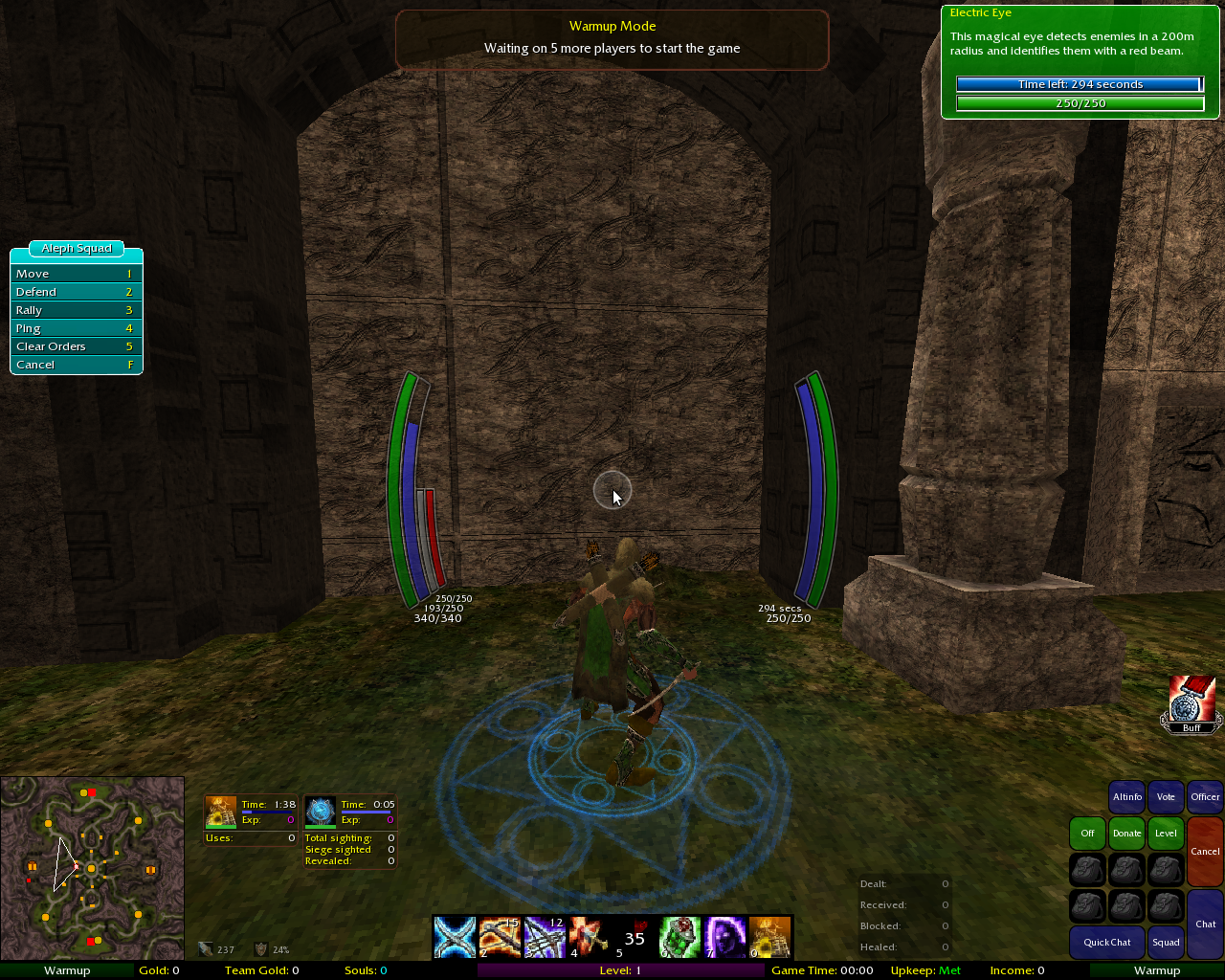
Task: Donate gold using the Donate button
Action: click(1126, 834)
